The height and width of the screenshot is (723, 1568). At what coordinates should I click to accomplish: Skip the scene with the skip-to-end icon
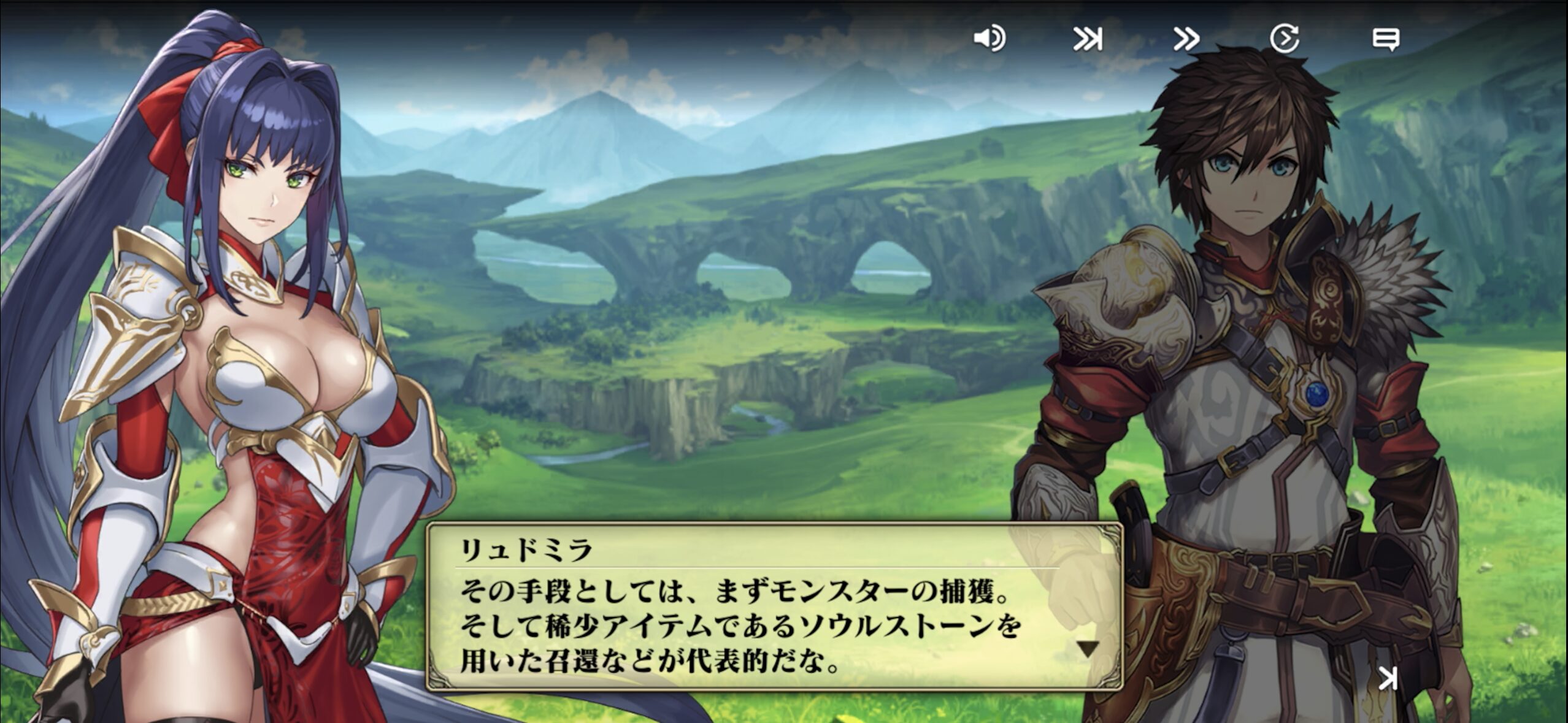tap(1088, 39)
